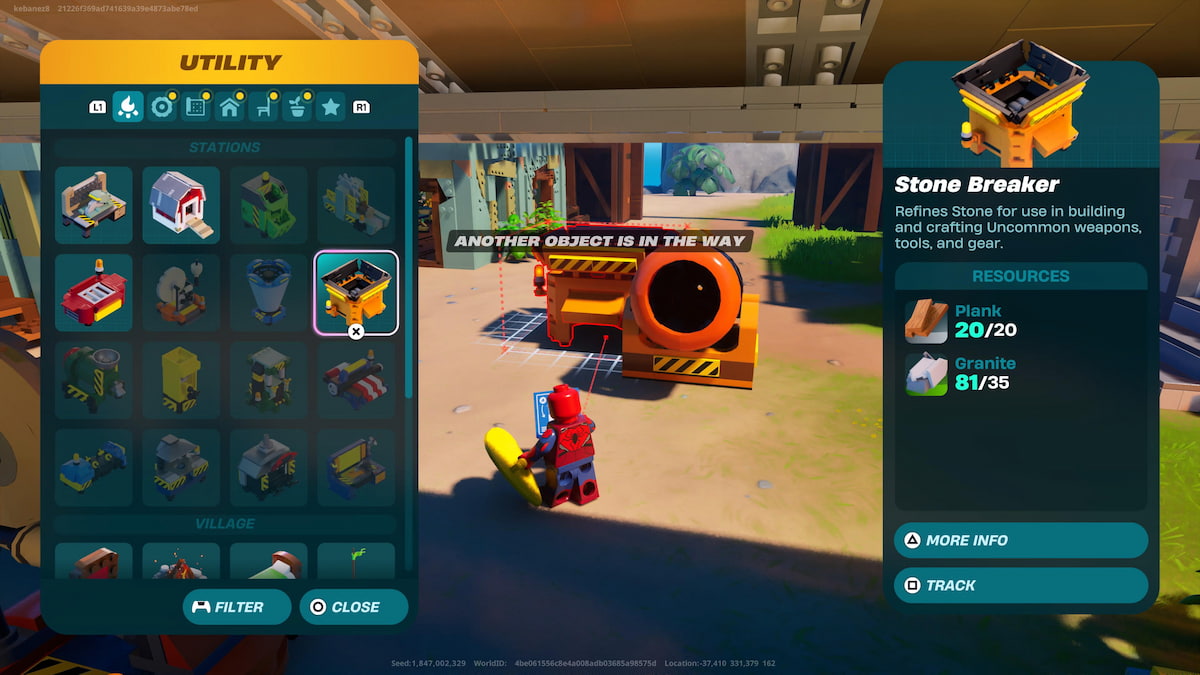Switch to the potted plant tab
This screenshot has height=675, width=1200.
[x=298, y=107]
